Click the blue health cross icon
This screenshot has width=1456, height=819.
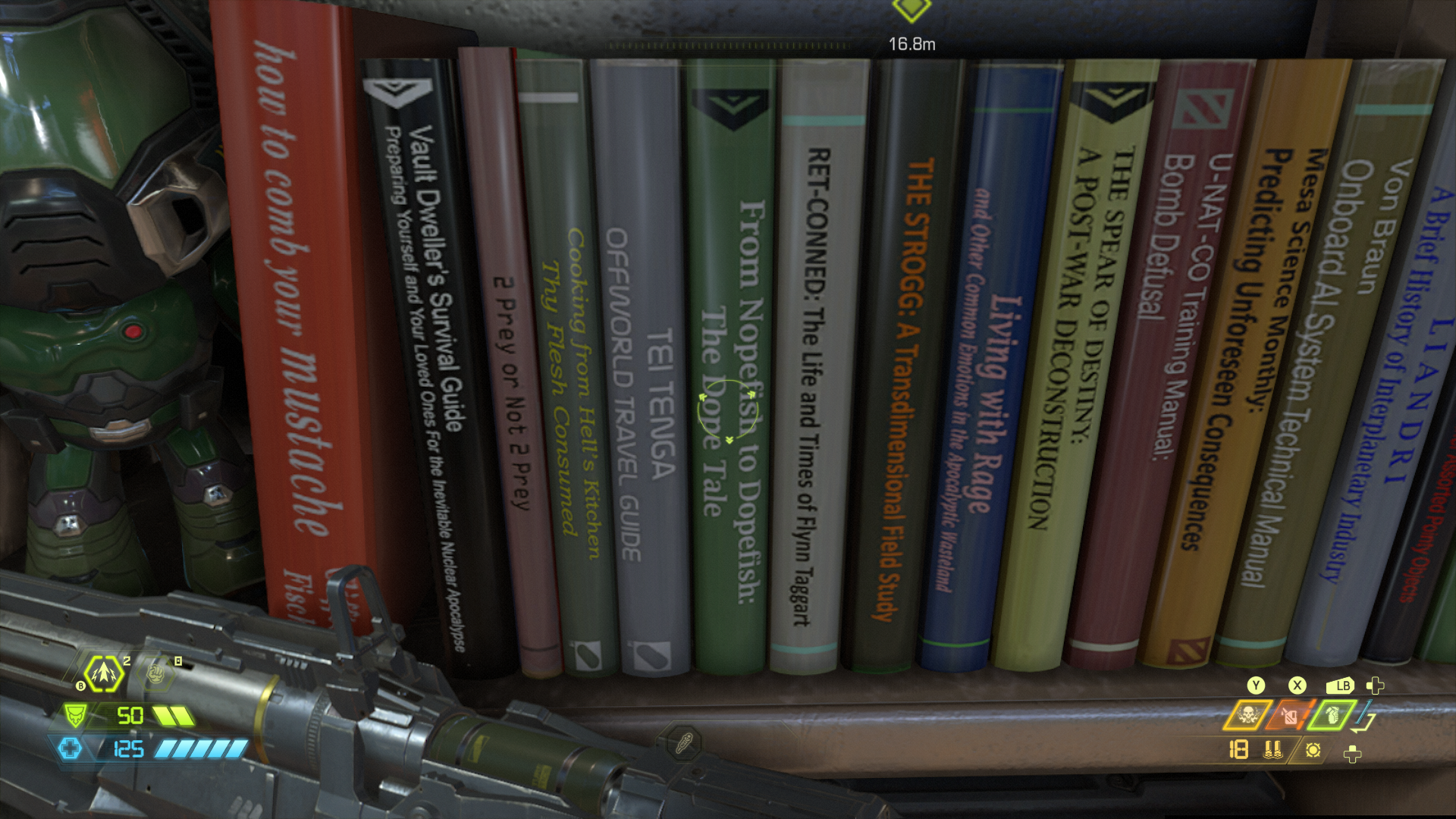(x=70, y=749)
